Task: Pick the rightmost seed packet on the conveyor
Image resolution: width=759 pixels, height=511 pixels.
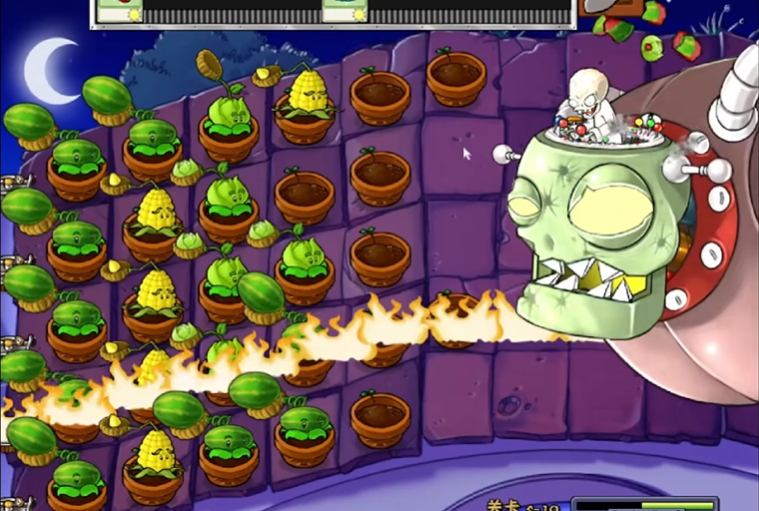Action: click(x=345, y=10)
